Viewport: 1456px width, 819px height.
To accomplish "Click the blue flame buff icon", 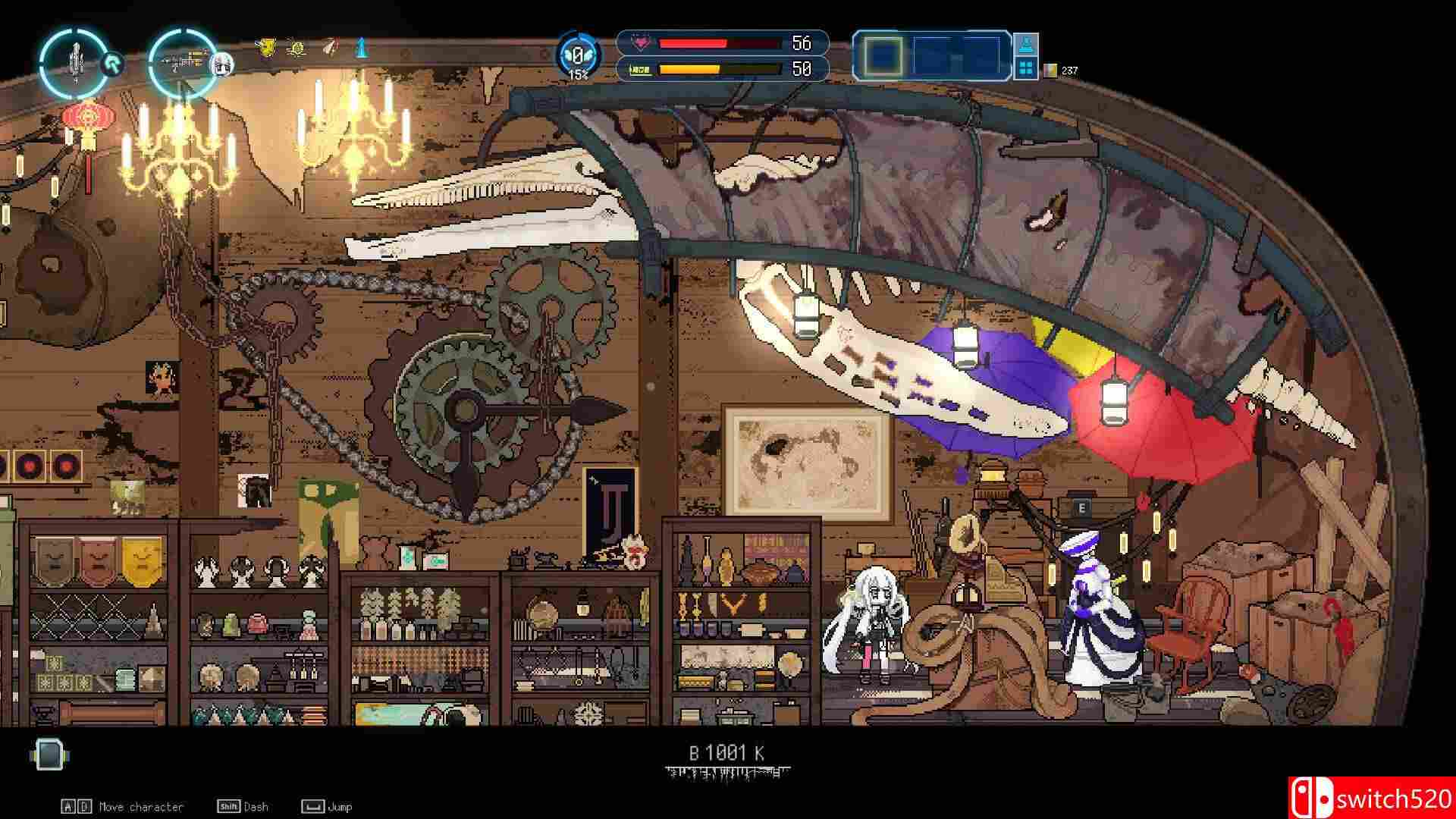I will coord(359,49).
